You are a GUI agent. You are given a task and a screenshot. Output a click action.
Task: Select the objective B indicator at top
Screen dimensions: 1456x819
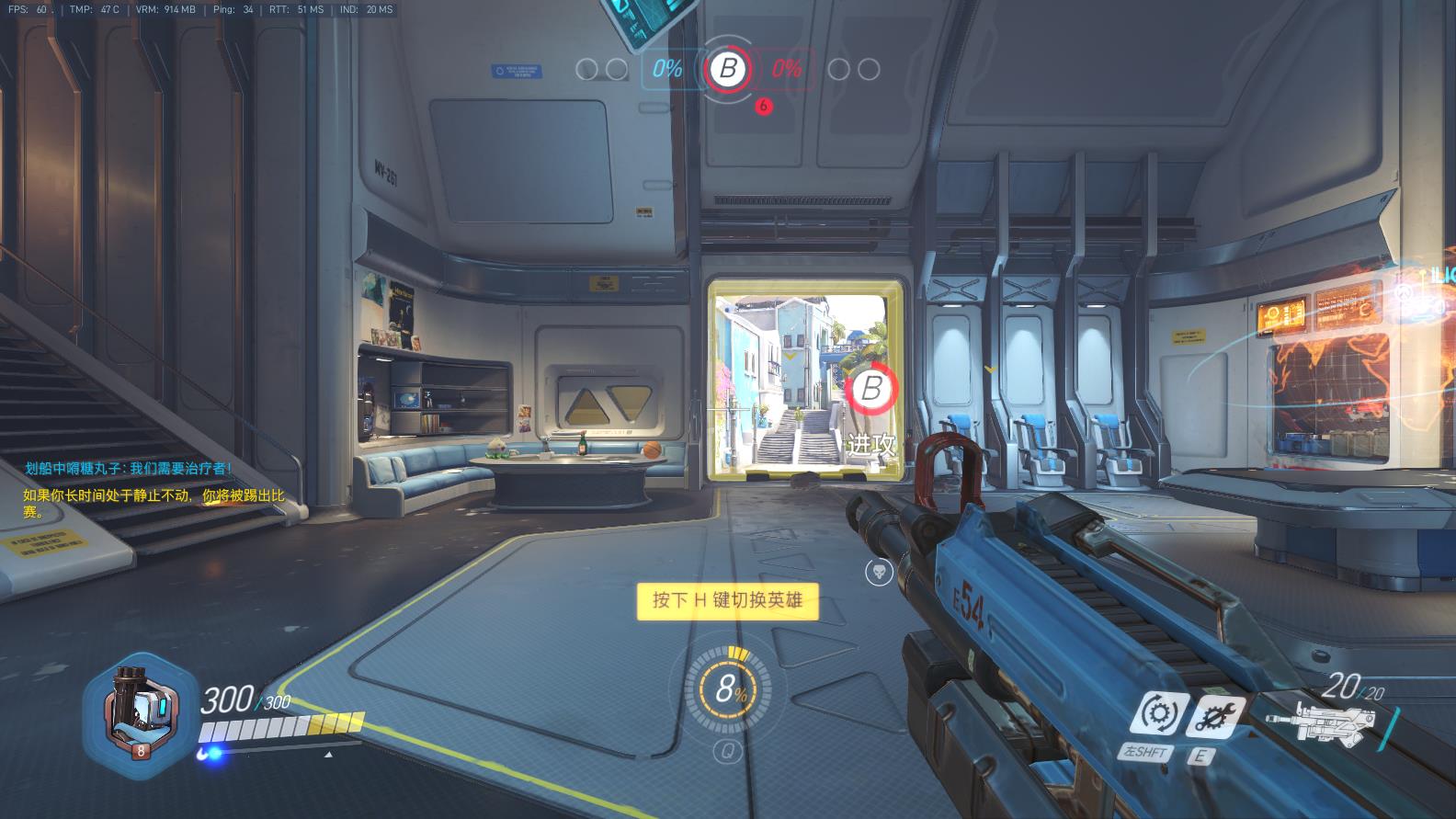click(x=728, y=69)
